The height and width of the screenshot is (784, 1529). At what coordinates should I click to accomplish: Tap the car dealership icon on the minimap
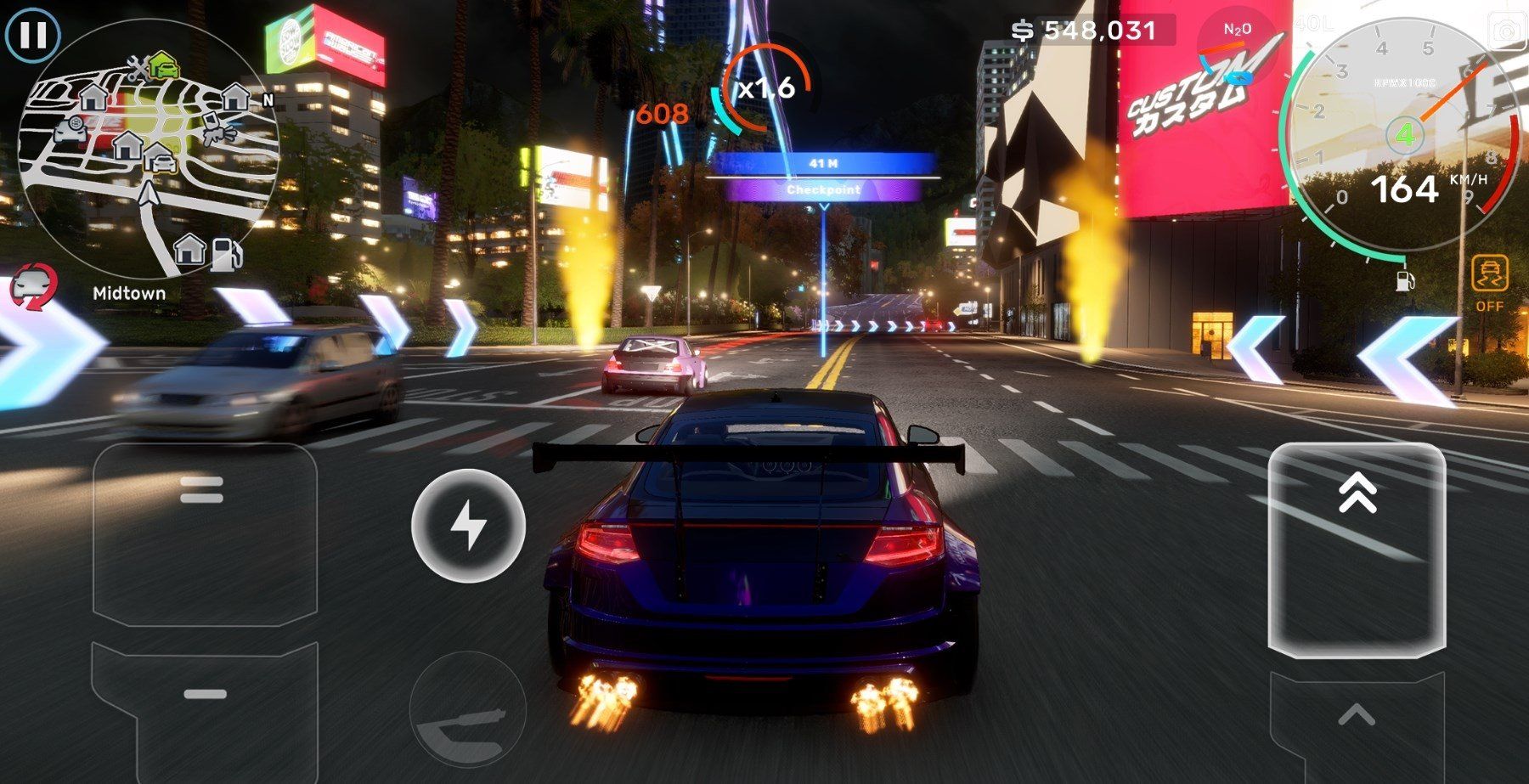70,132
